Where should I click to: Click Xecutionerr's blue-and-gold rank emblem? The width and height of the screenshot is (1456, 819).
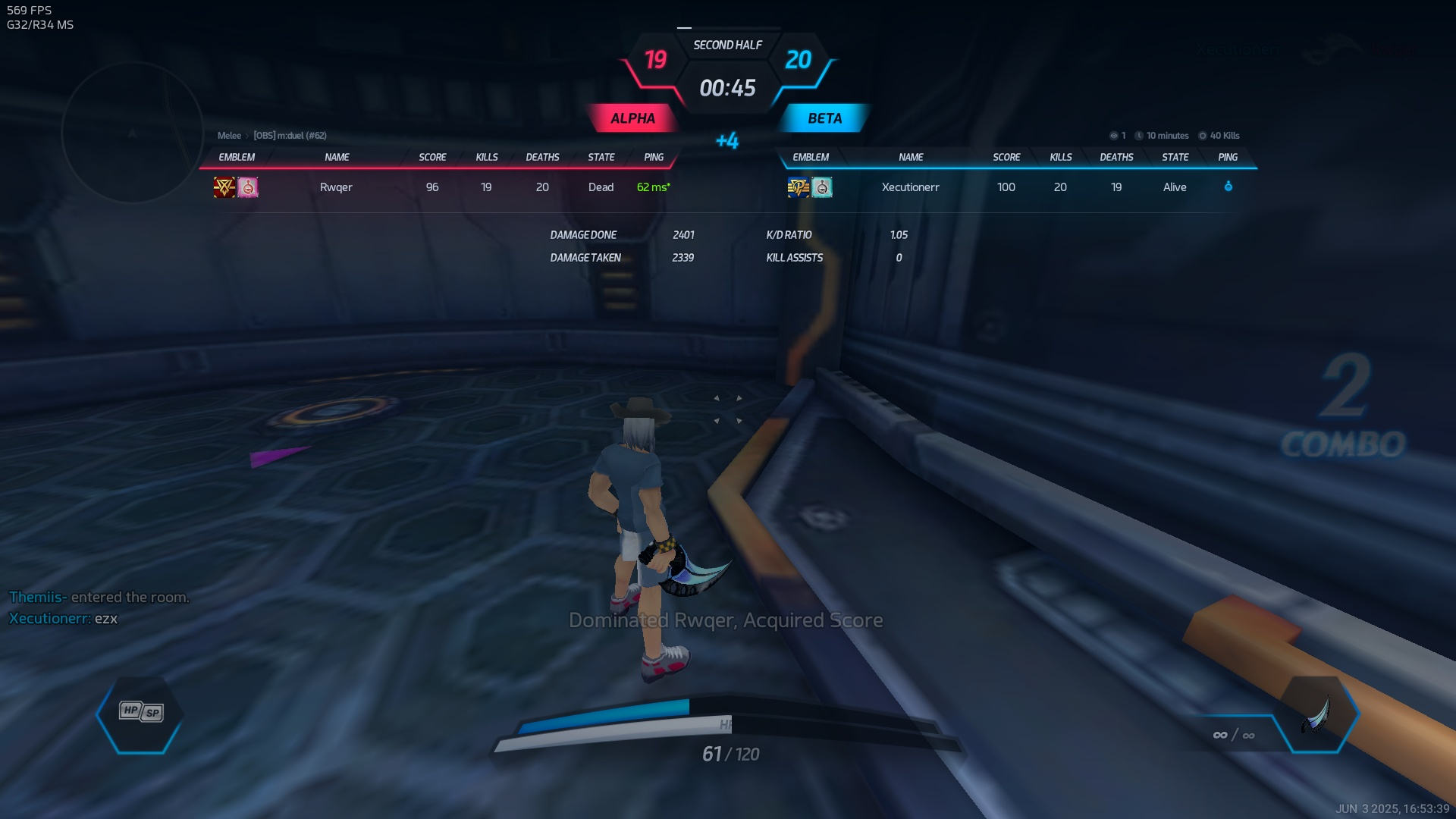(x=798, y=187)
